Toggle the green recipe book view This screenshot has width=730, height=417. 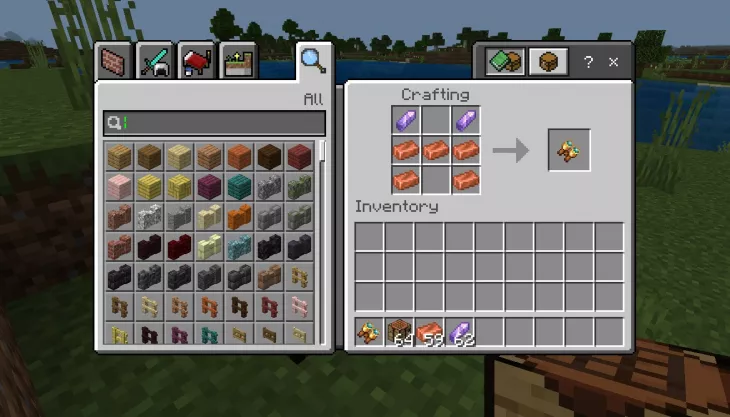[x=504, y=62]
